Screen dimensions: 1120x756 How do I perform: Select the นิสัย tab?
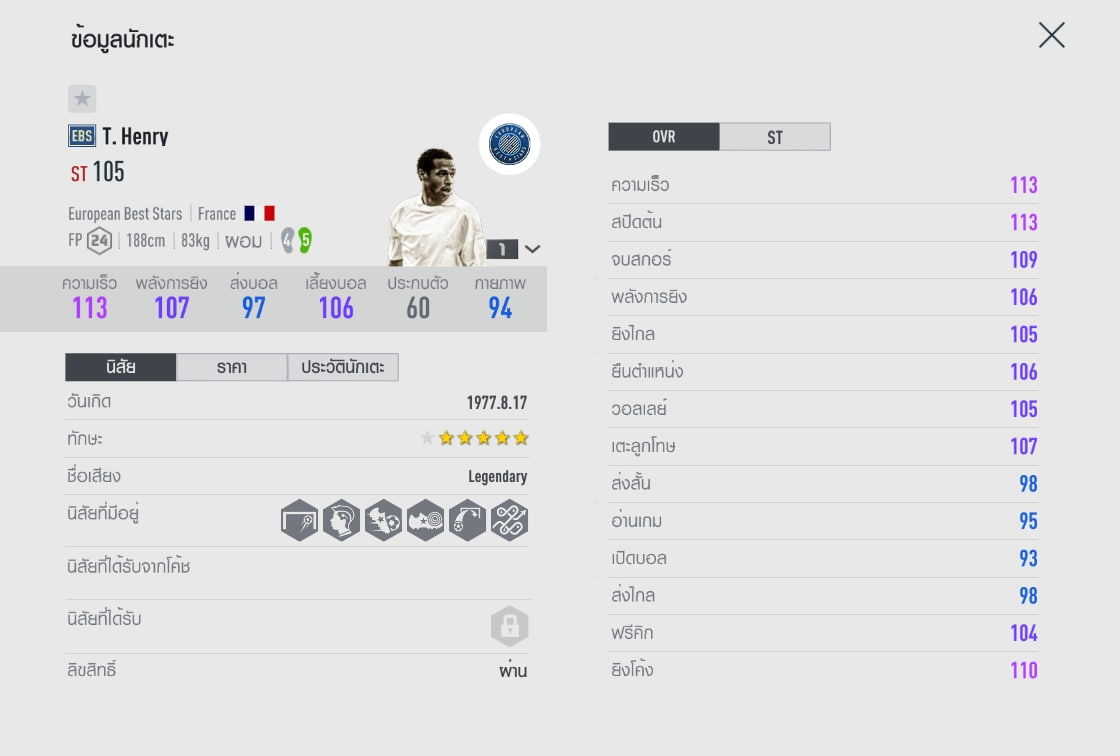[121, 368]
